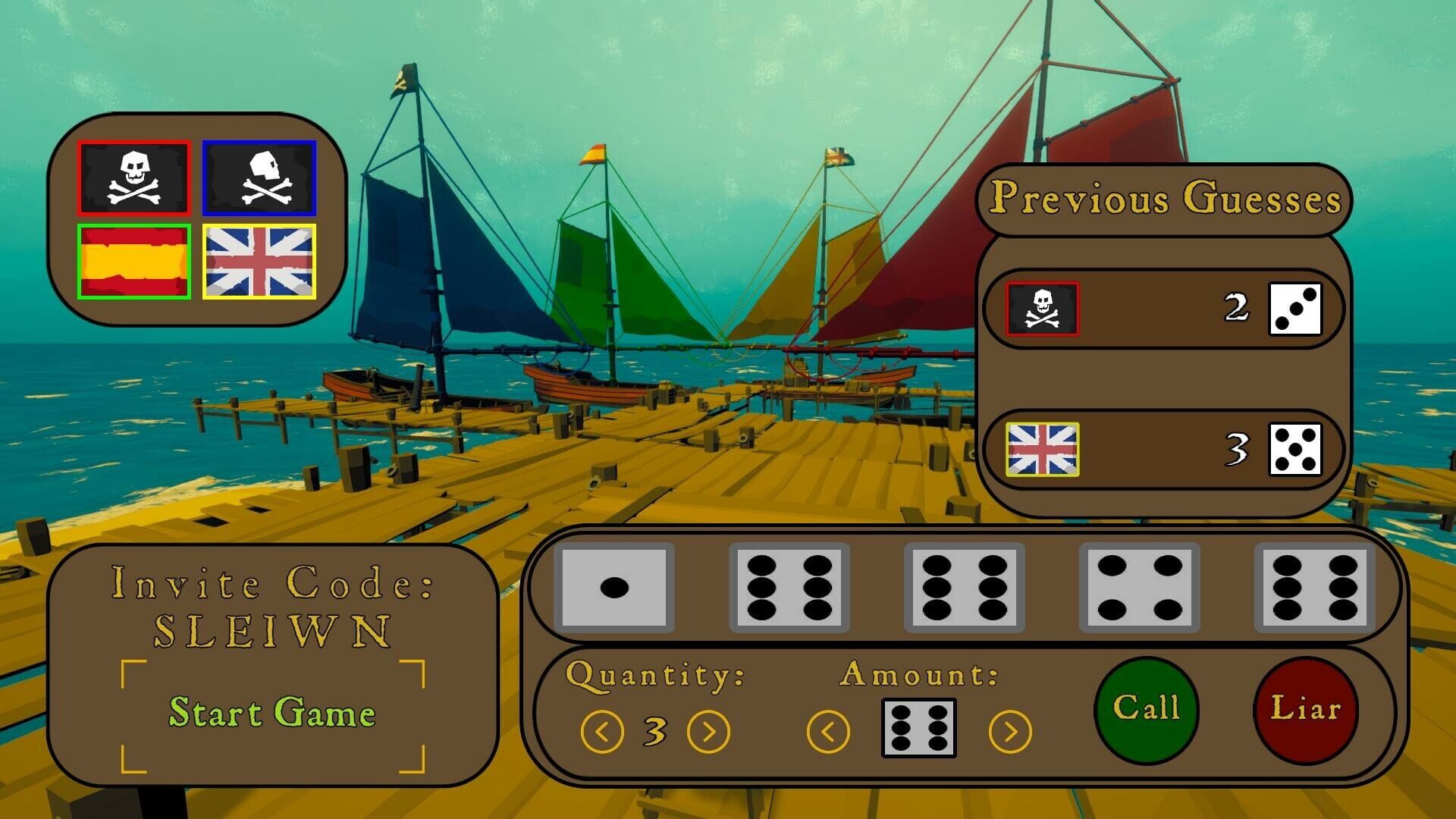Choose the Spanish flag player
This screenshot has width=1456, height=819.
[x=133, y=262]
